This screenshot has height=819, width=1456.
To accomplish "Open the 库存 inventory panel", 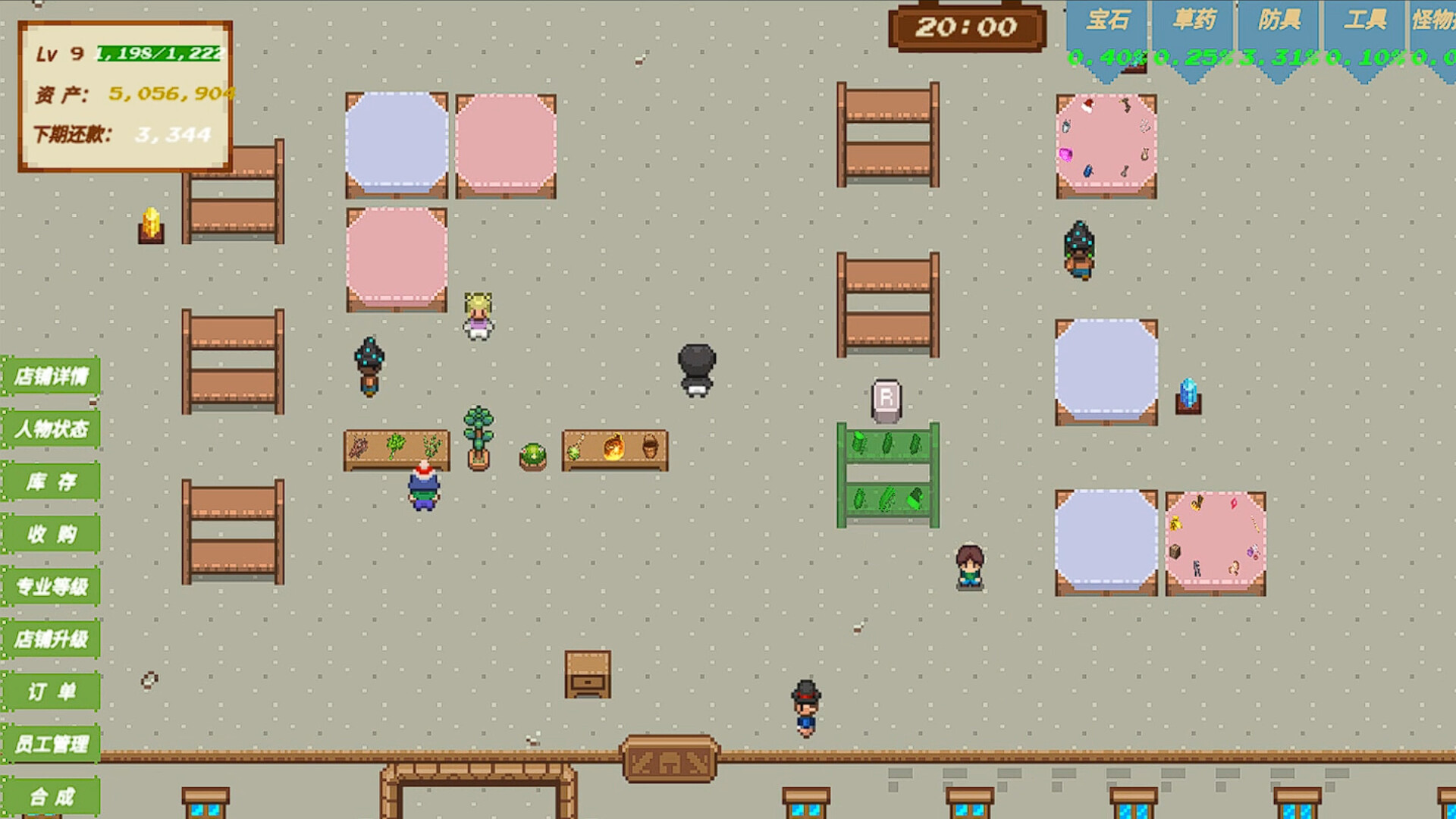I will (50, 482).
